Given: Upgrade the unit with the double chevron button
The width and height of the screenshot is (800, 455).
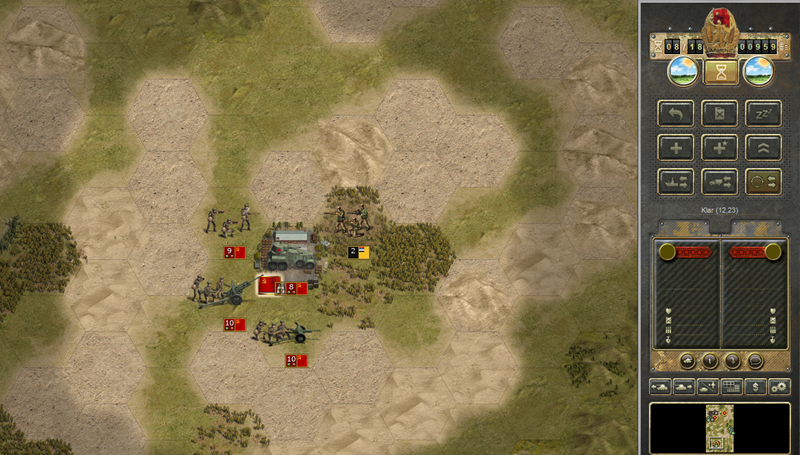Looking at the screenshot, I should point(763,147).
